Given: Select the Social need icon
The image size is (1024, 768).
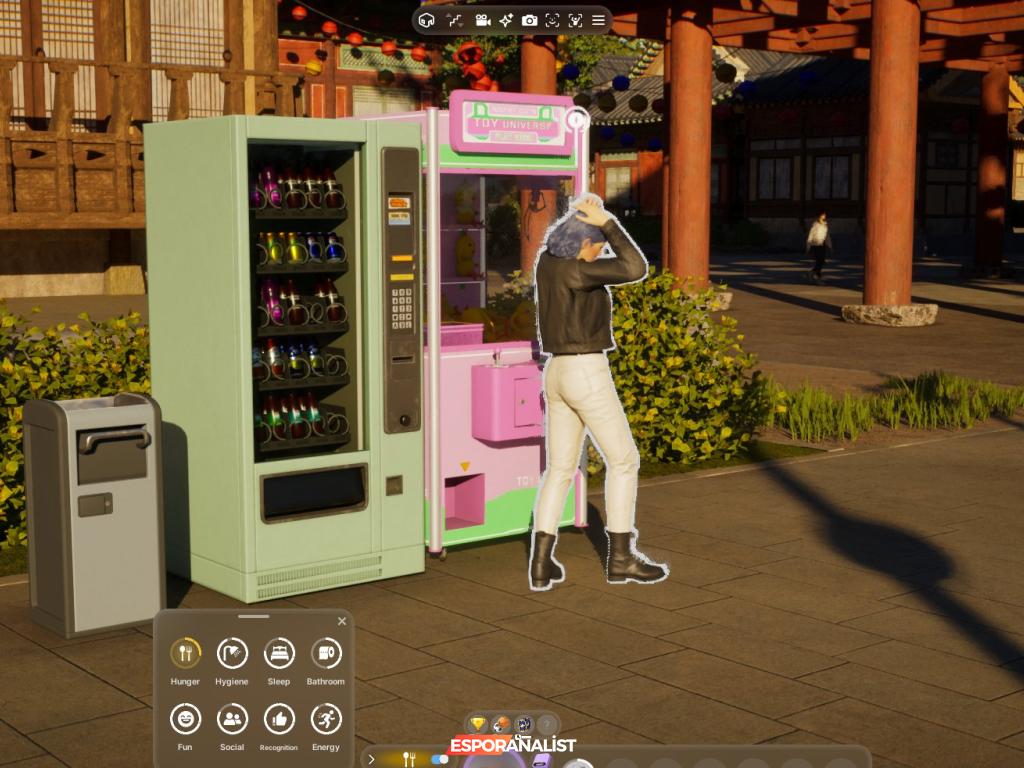Looking at the screenshot, I should 232,719.
